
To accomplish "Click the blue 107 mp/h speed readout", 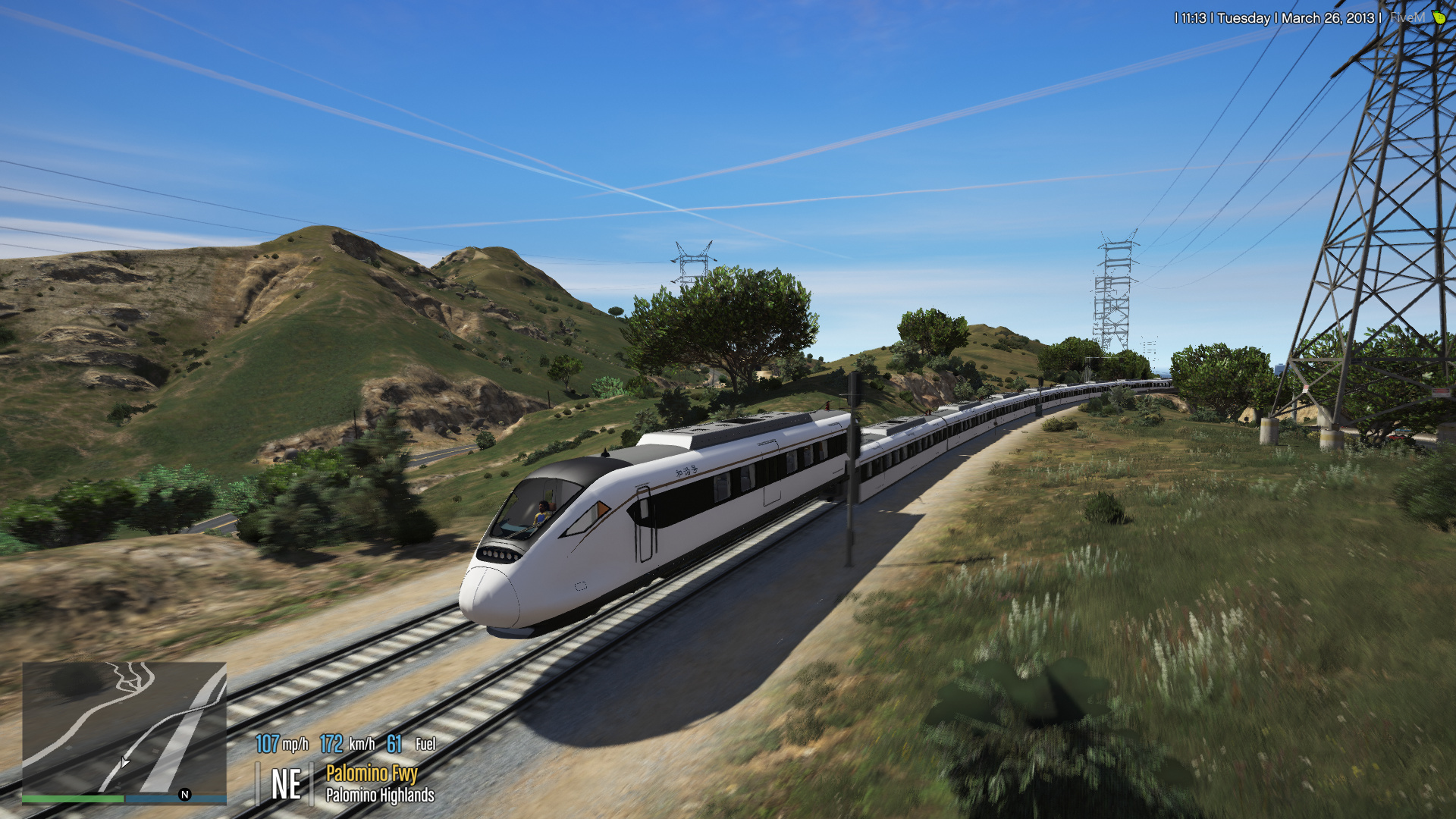I will pyautogui.click(x=268, y=744).
